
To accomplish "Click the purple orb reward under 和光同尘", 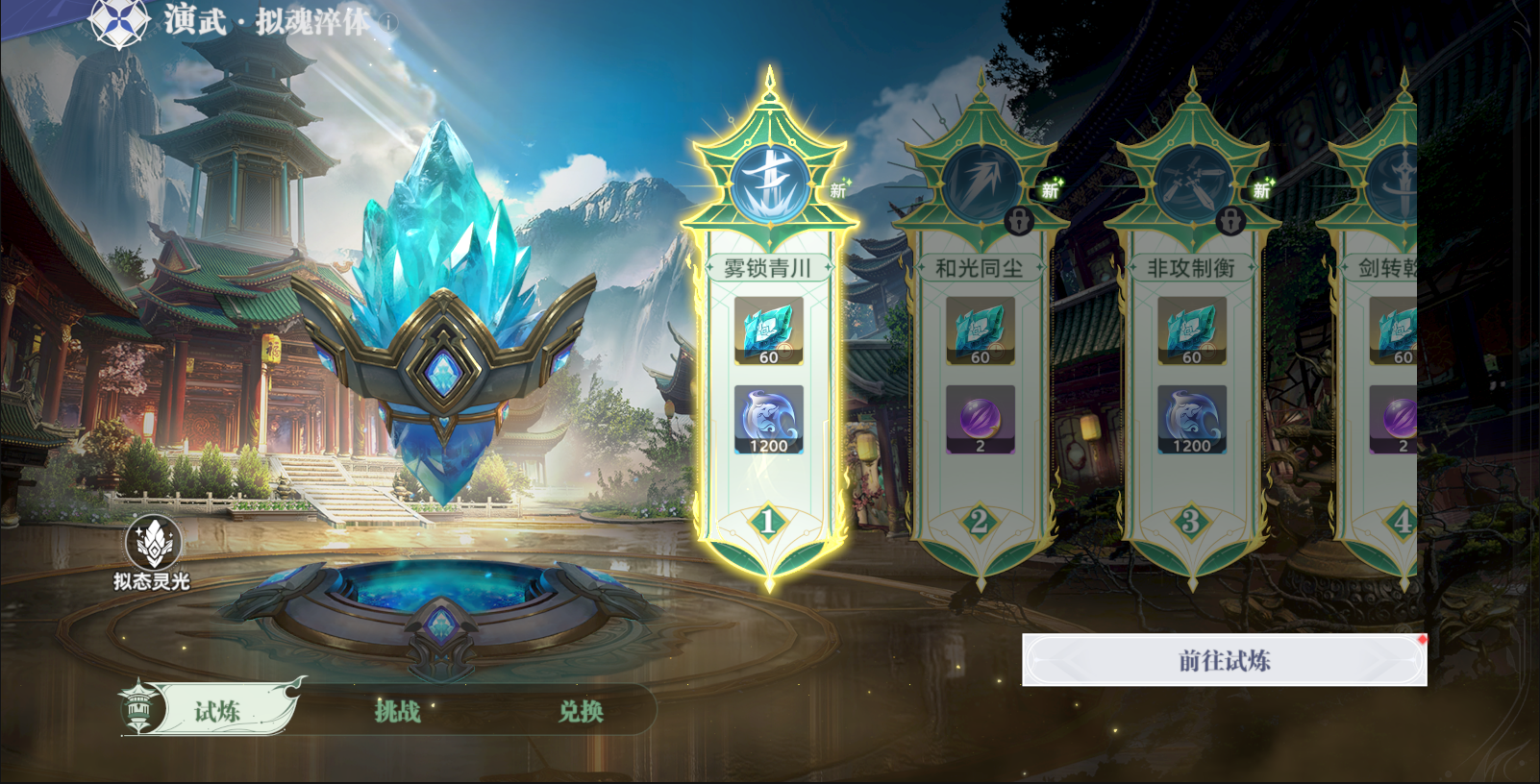I will click(x=980, y=418).
